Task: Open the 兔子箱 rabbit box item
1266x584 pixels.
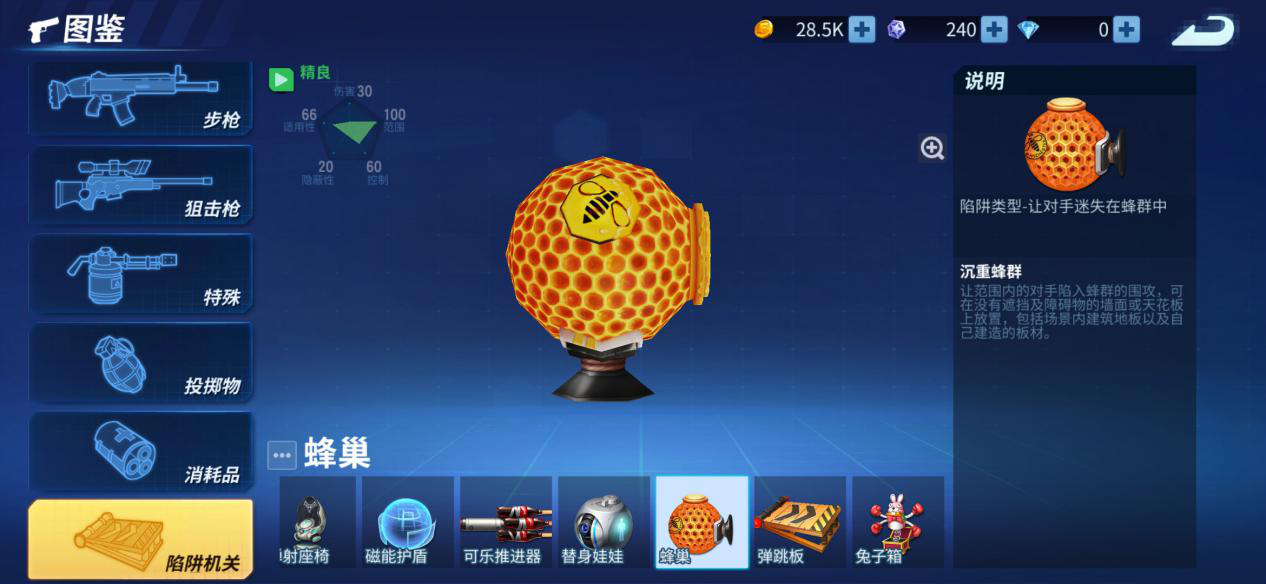Action: coord(896,522)
